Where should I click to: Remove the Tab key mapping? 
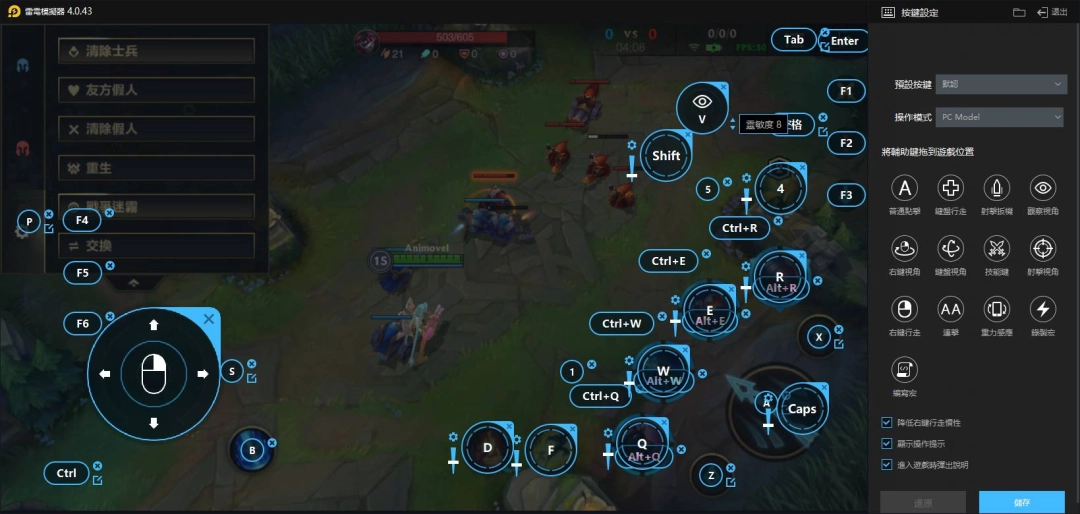pos(824,33)
